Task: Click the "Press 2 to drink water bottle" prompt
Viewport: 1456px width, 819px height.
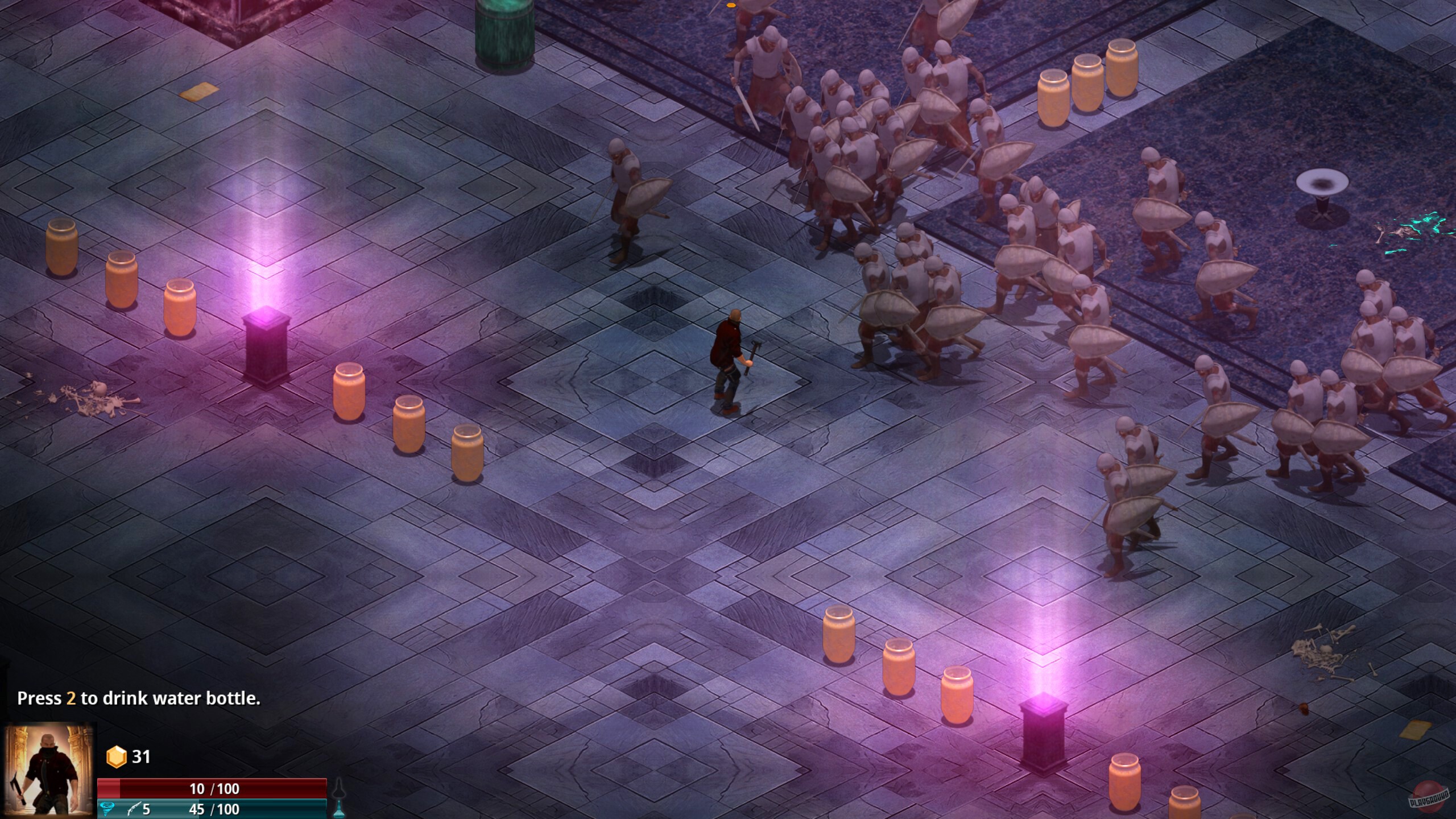Action: click(x=138, y=698)
